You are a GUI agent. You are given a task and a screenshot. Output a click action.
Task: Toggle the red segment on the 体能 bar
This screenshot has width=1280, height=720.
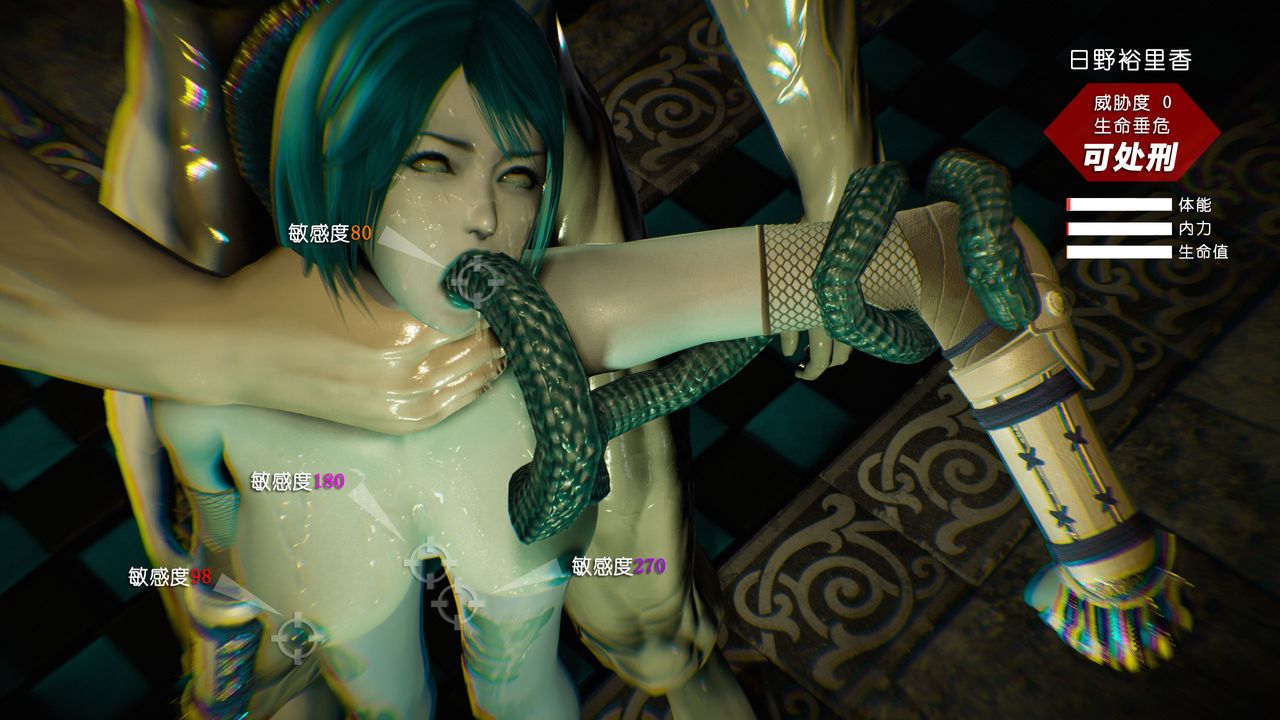(x=1070, y=204)
